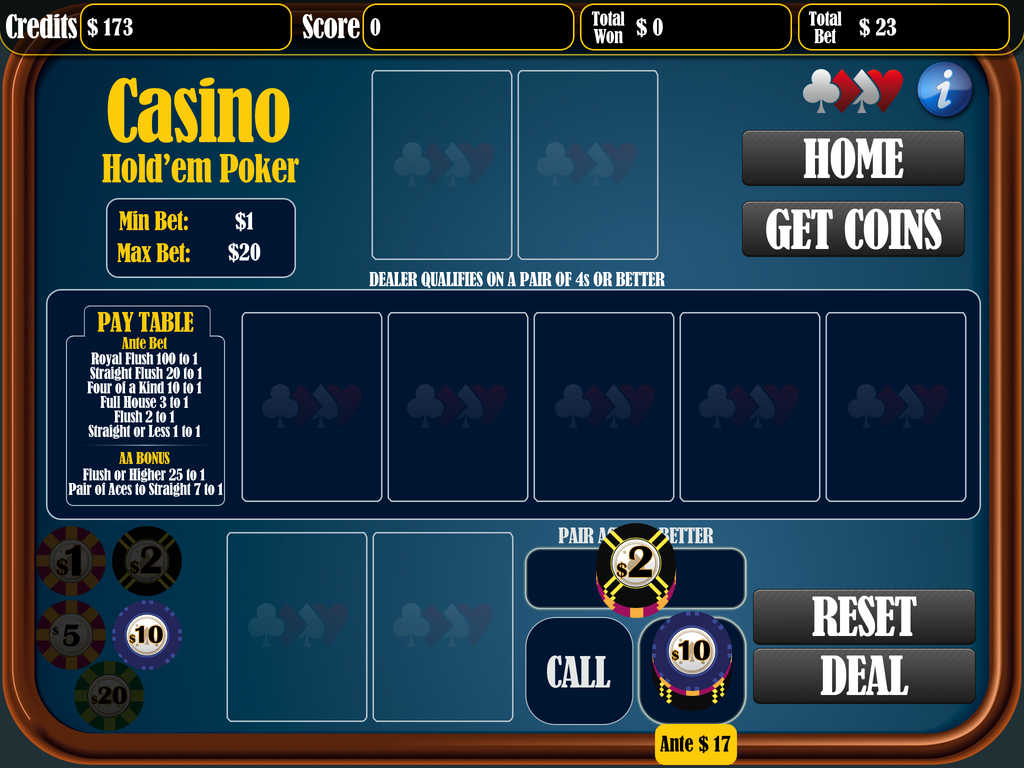Image resolution: width=1024 pixels, height=768 pixels.
Task: Choose the $10 chip from the chip tray
Action: [147, 634]
